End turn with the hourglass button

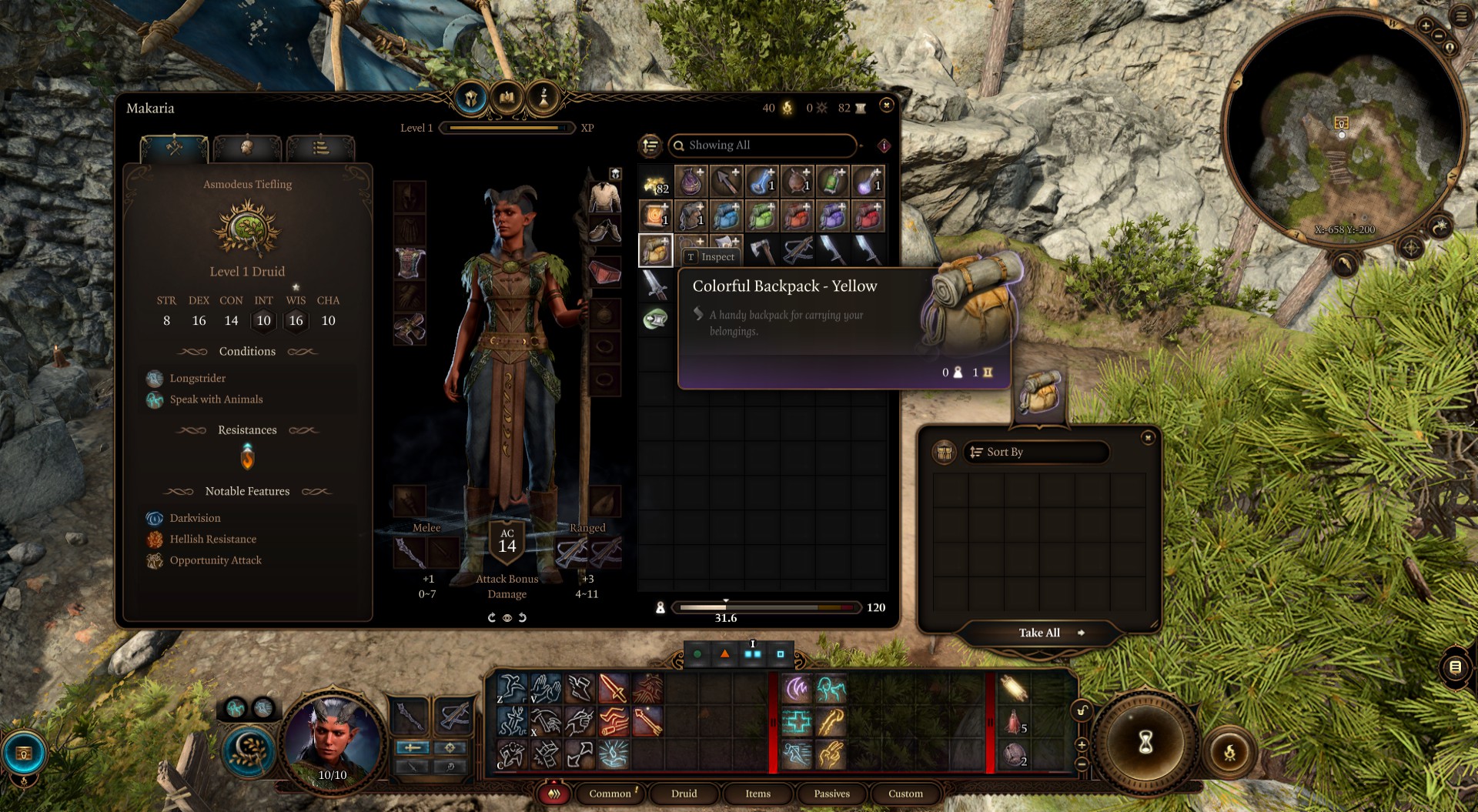pyautogui.click(x=1145, y=743)
